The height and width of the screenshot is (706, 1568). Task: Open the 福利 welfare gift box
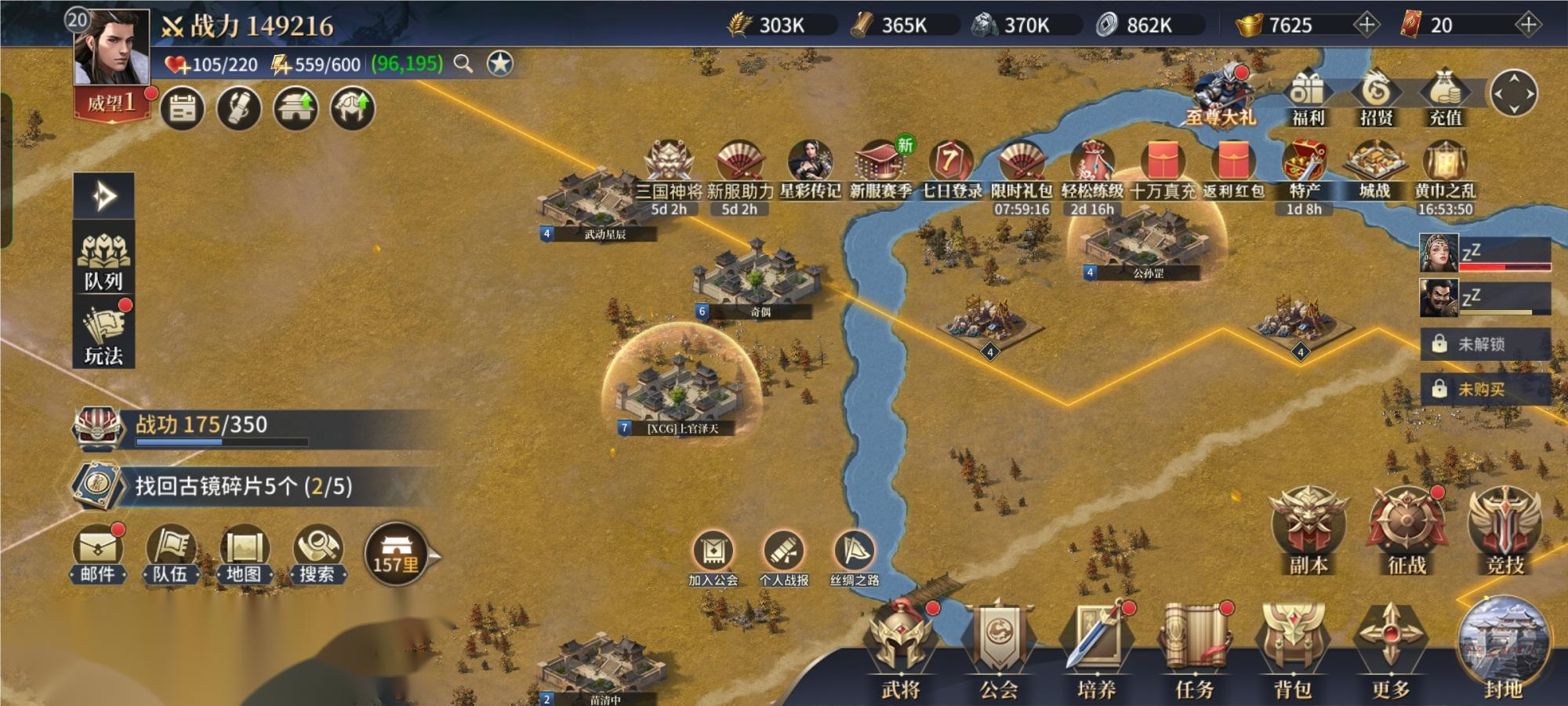pos(1308,97)
